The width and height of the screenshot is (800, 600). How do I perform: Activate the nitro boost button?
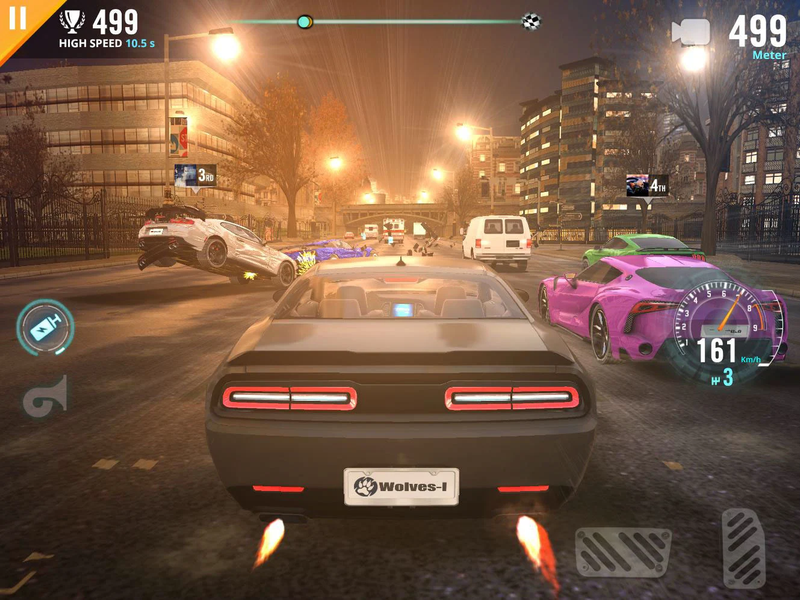point(45,328)
